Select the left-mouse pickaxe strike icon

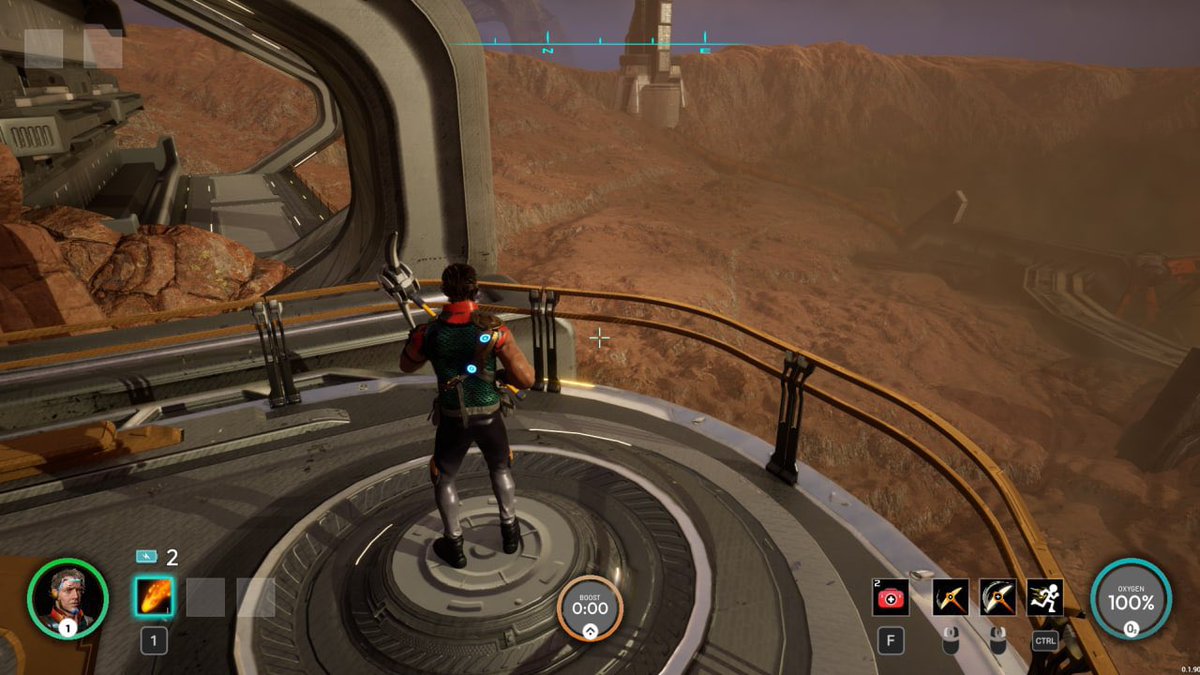pyautogui.click(x=950, y=597)
